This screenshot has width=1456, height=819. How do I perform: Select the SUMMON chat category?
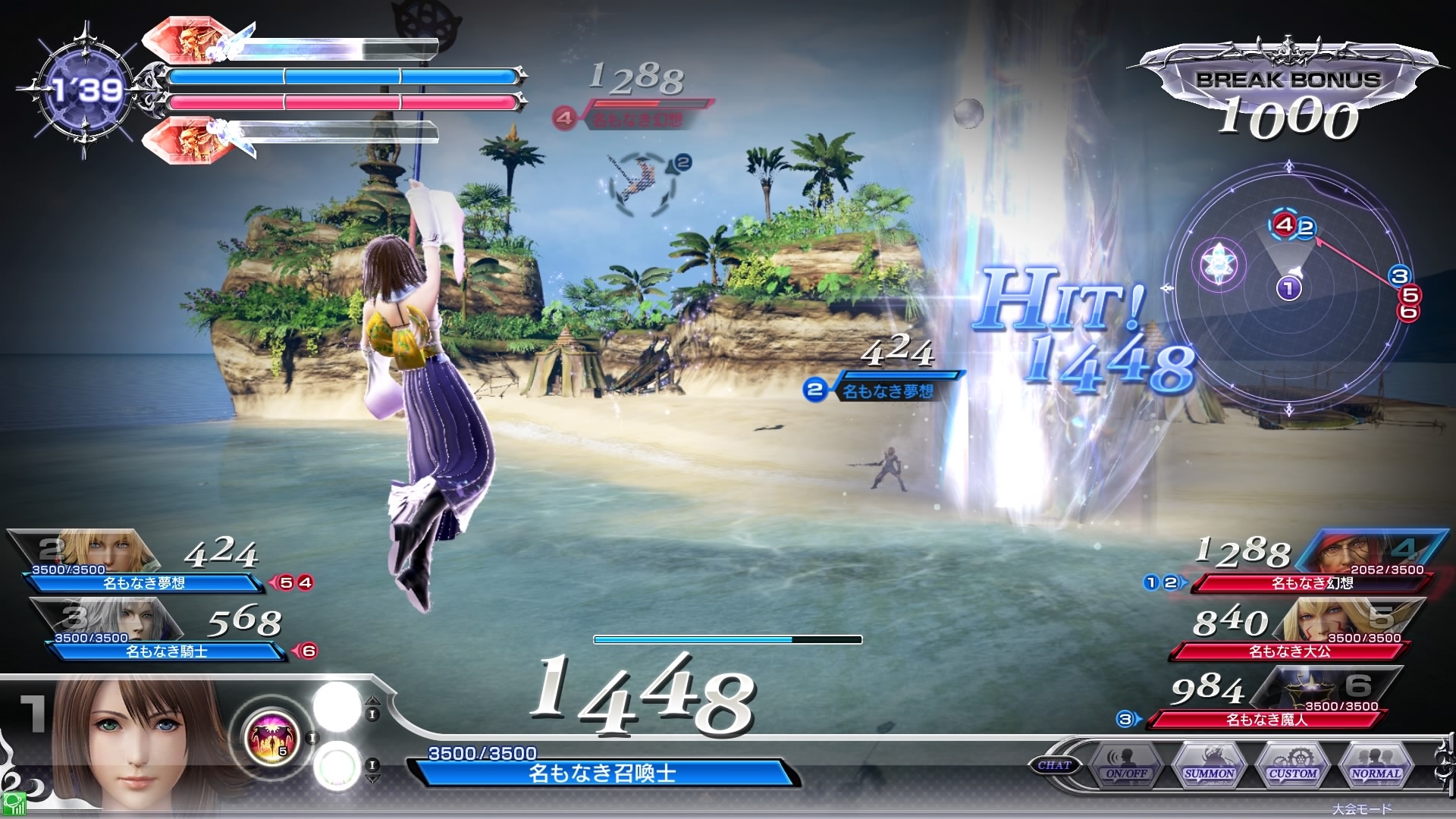click(1210, 764)
